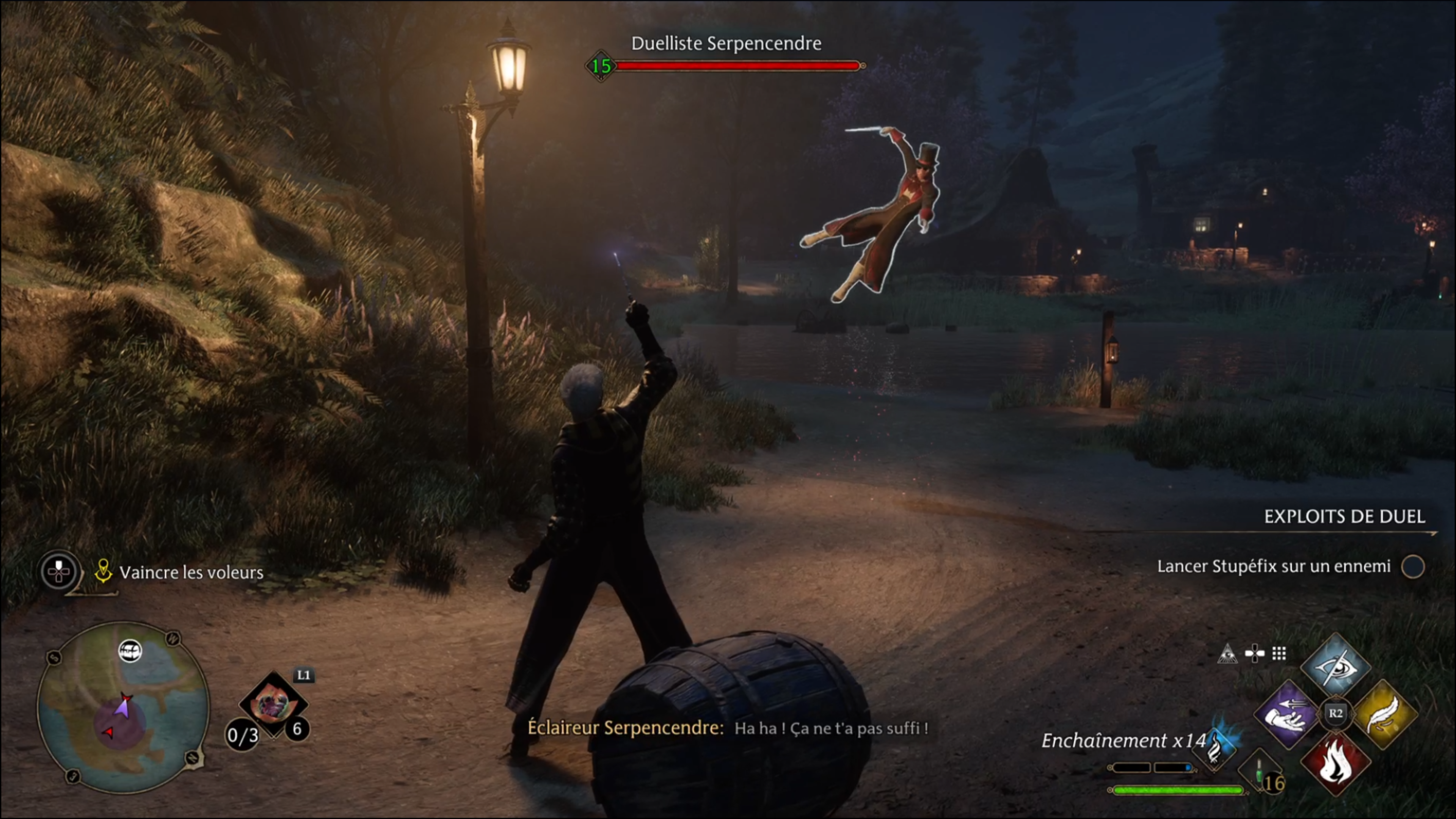Image resolution: width=1456 pixels, height=819 pixels.
Task: Select the yellow Levioso feather spell
Action: (x=1384, y=715)
